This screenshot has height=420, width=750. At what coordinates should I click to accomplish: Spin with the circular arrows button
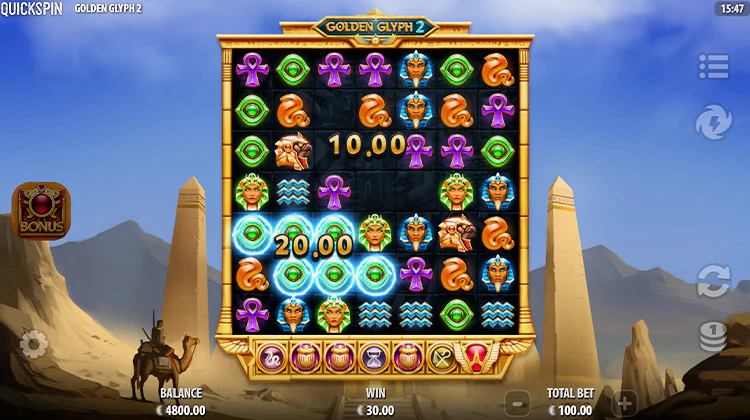713,280
